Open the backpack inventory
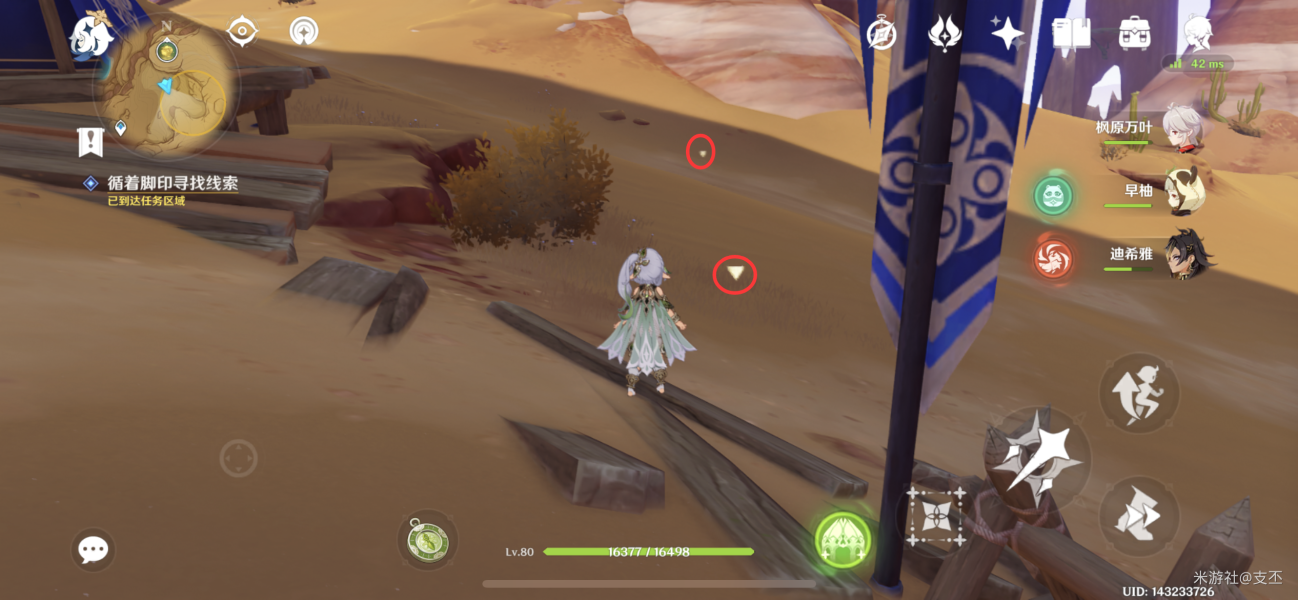 point(1134,34)
